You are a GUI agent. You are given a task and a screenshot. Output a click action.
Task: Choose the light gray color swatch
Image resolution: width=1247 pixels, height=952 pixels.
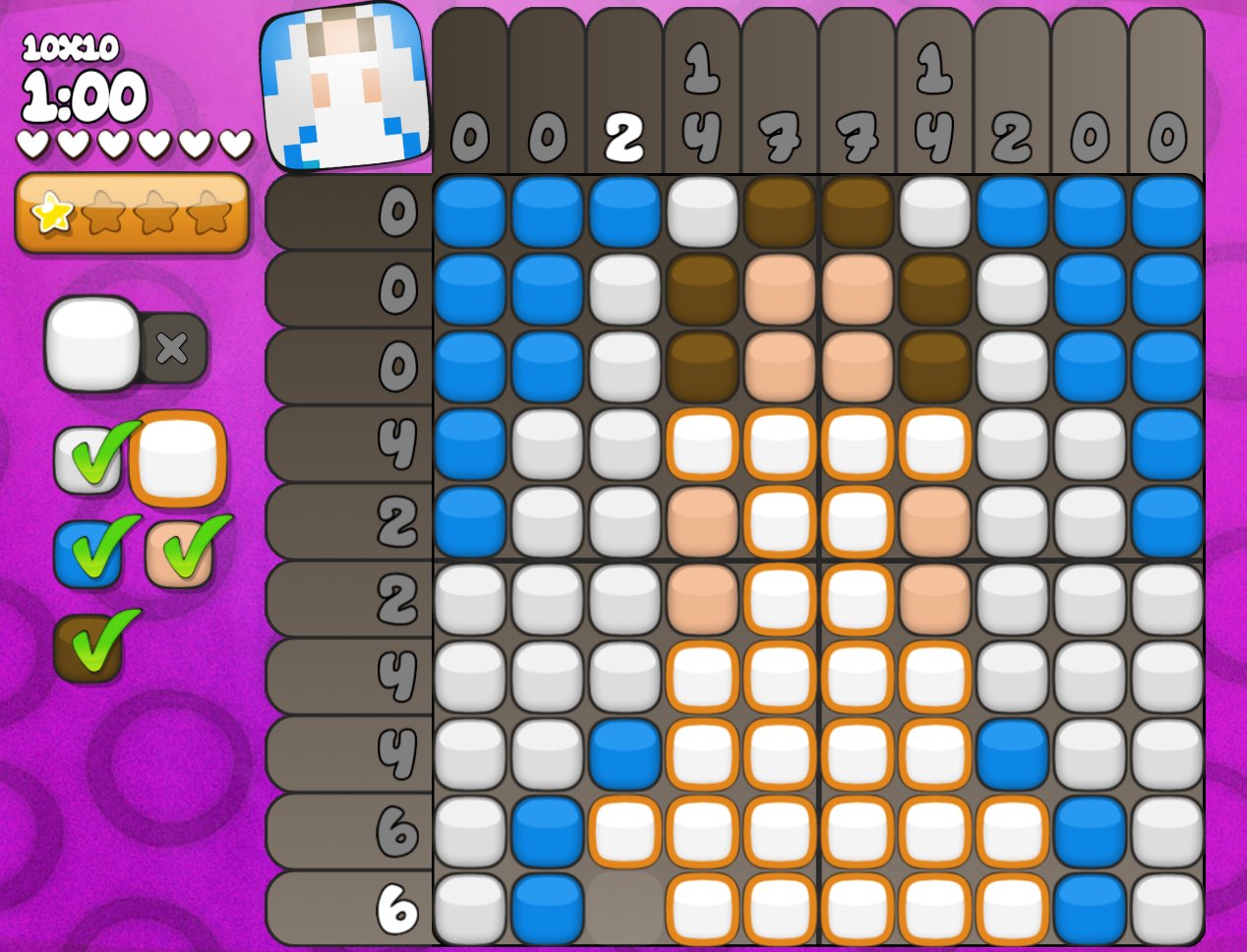point(88,460)
